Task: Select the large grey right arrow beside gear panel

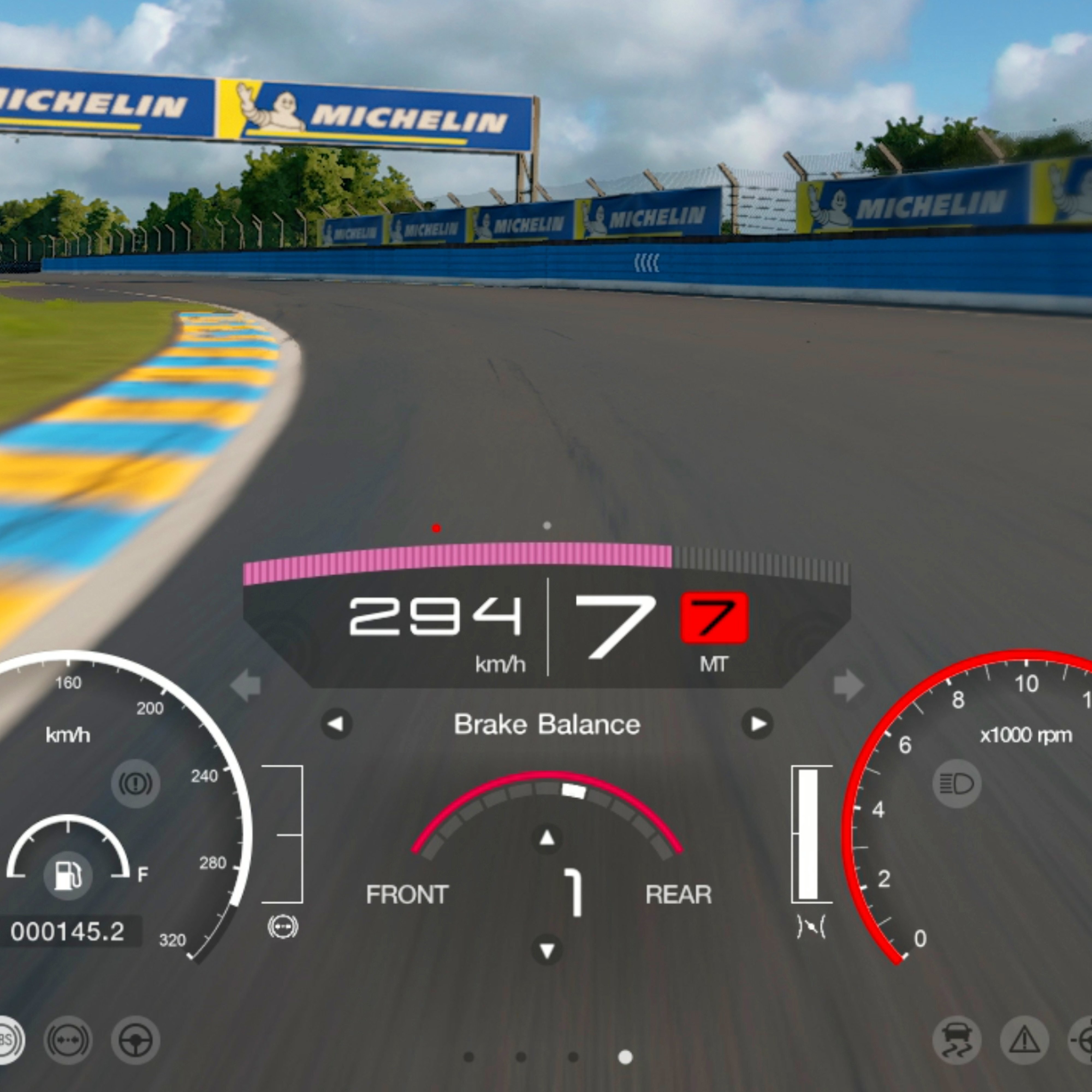Action: click(x=848, y=686)
